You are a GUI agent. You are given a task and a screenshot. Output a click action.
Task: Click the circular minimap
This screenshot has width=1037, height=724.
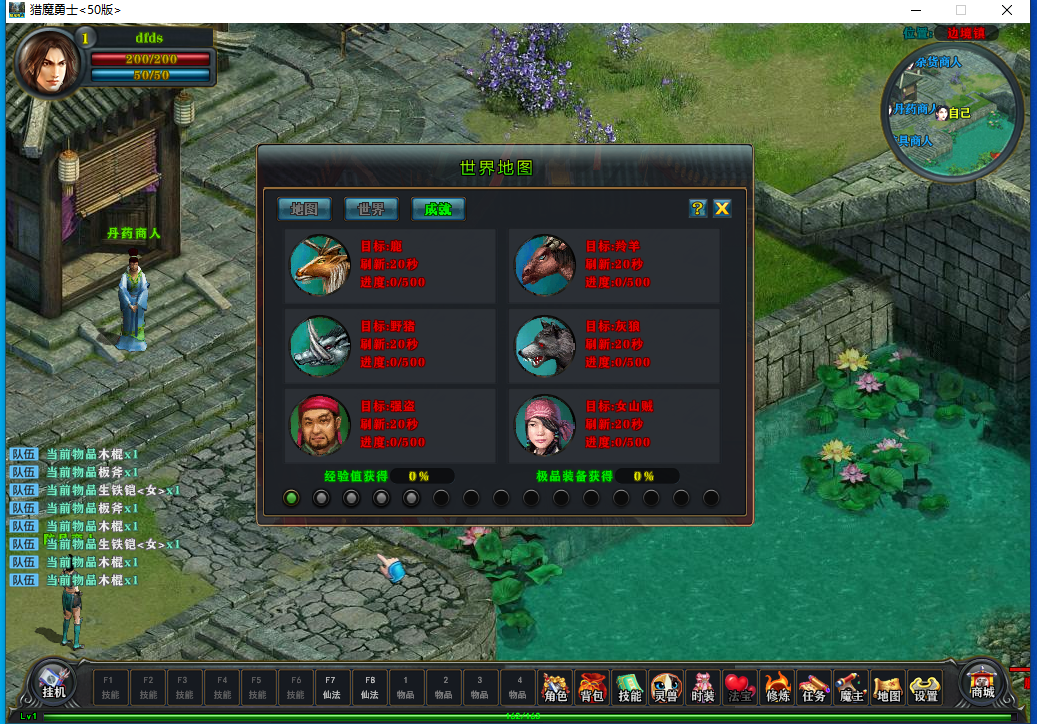(952, 112)
